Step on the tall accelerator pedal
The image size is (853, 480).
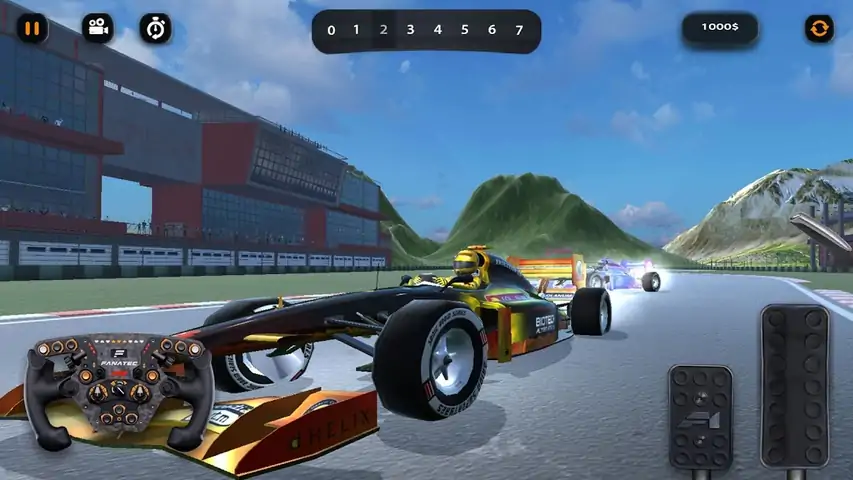point(795,386)
